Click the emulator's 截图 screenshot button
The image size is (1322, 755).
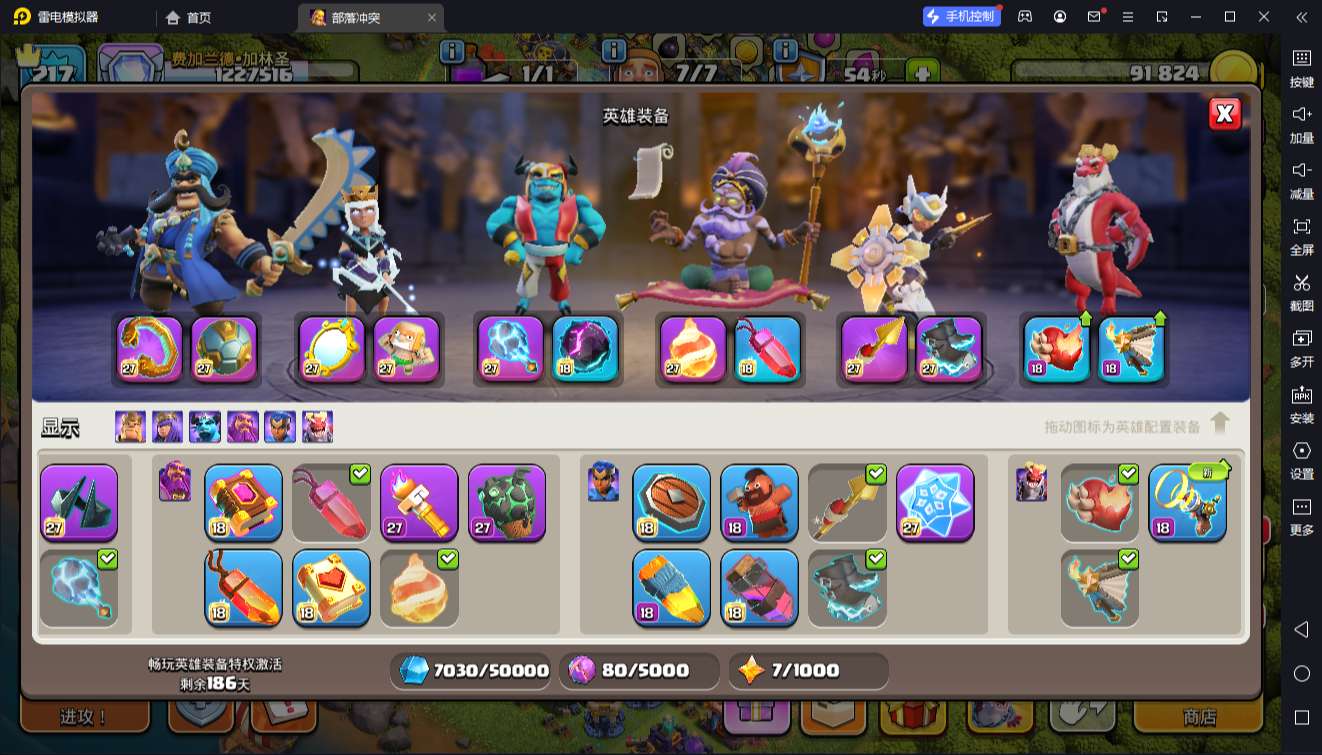(1301, 291)
